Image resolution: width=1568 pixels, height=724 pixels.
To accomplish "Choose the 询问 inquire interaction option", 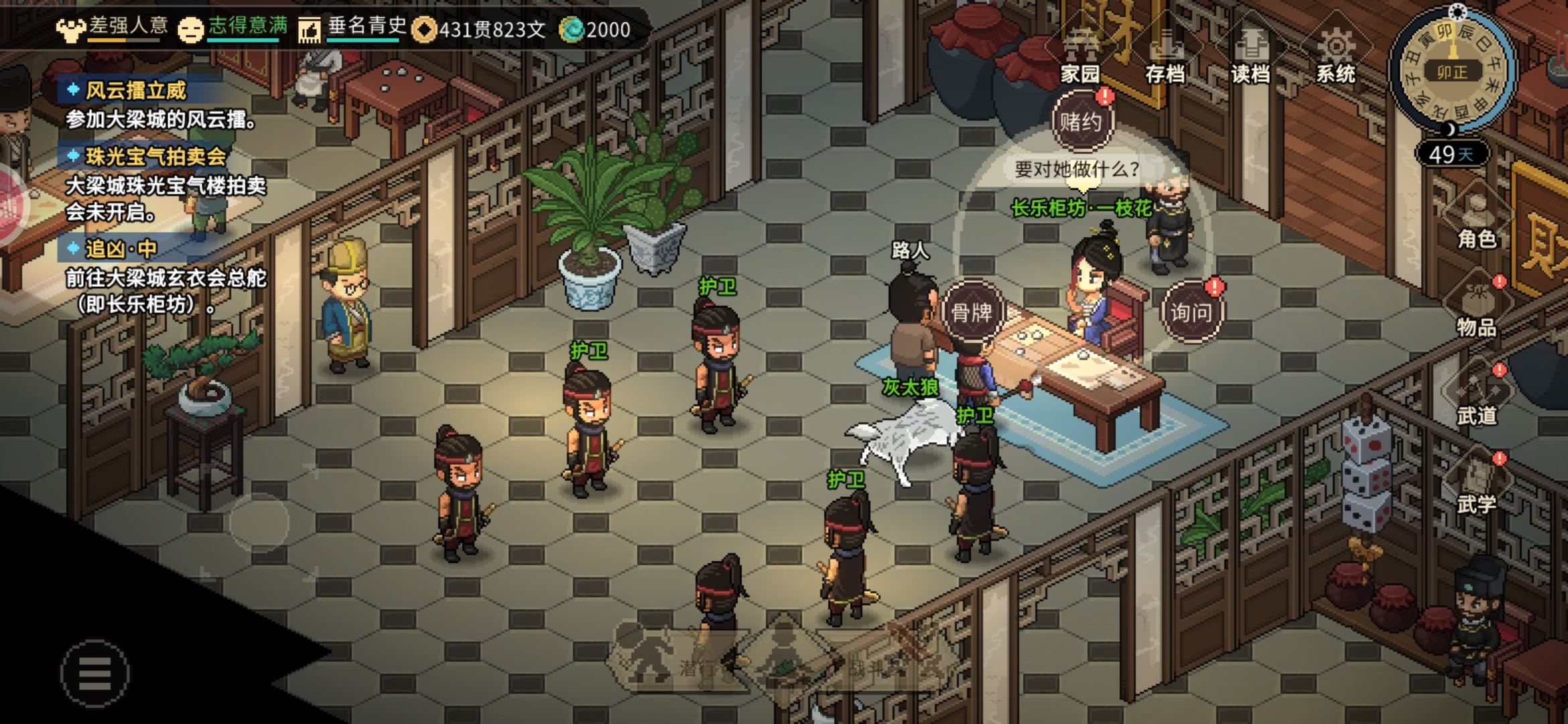I will point(1191,312).
